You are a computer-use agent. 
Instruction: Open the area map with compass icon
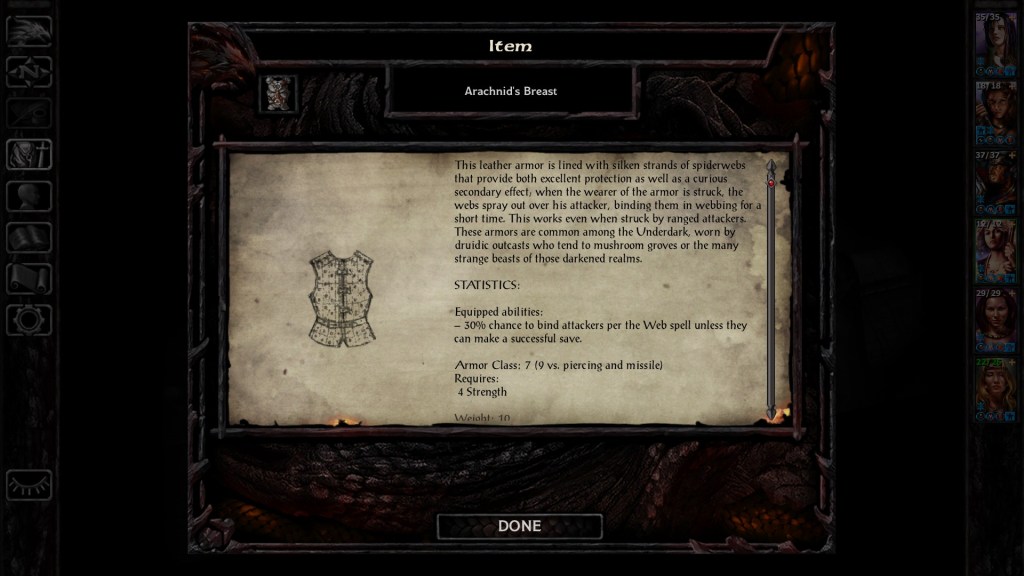[x=29, y=72]
